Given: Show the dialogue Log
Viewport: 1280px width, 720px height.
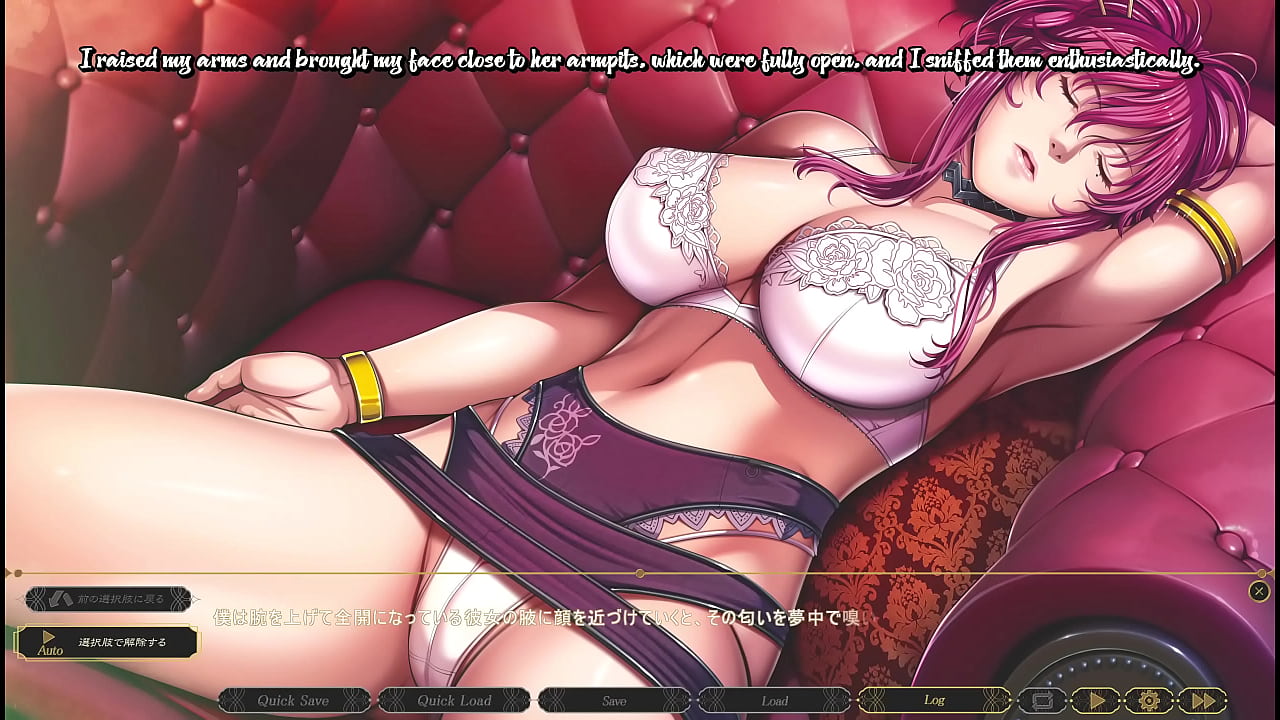Looking at the screenshot, I should [934, 700].
